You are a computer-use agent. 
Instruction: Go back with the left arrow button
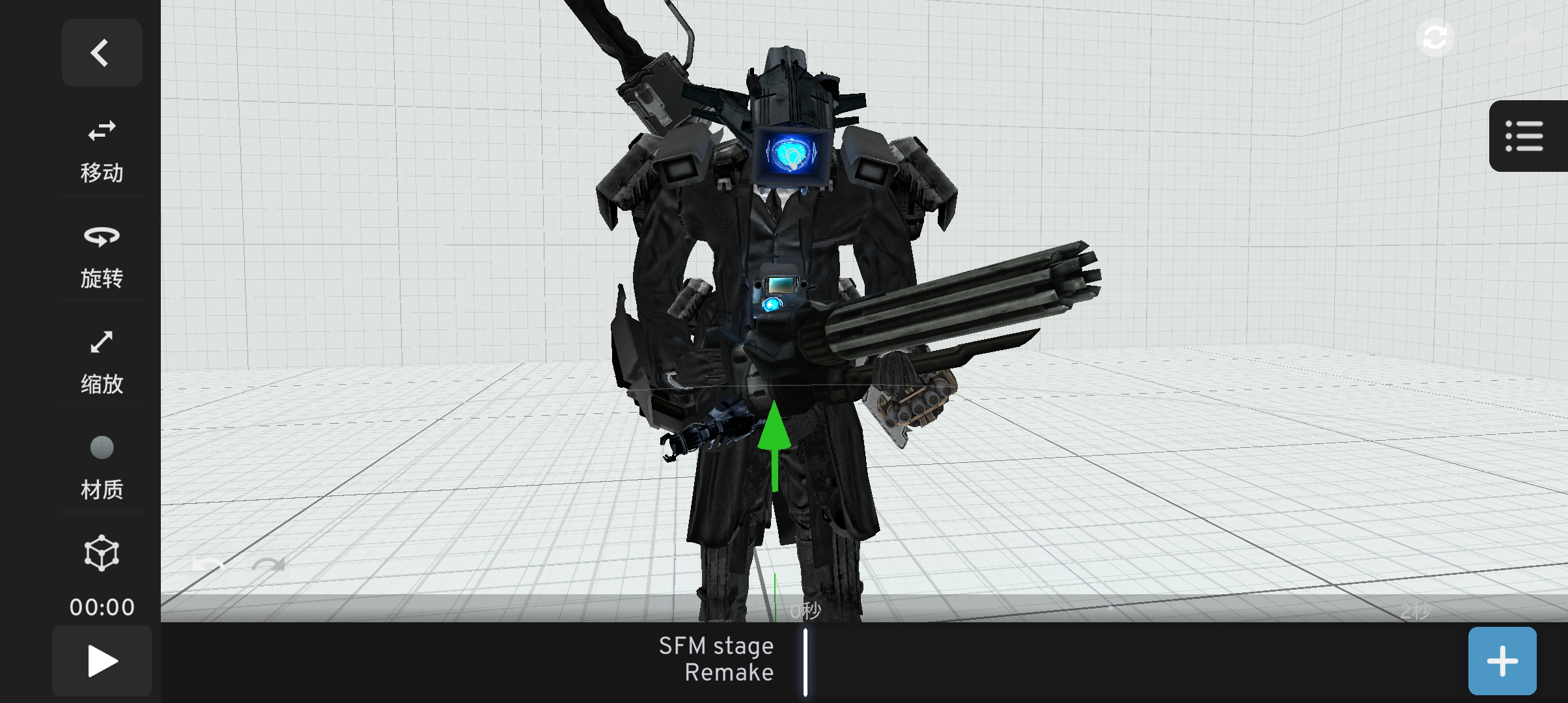click(x=102, y=53)
